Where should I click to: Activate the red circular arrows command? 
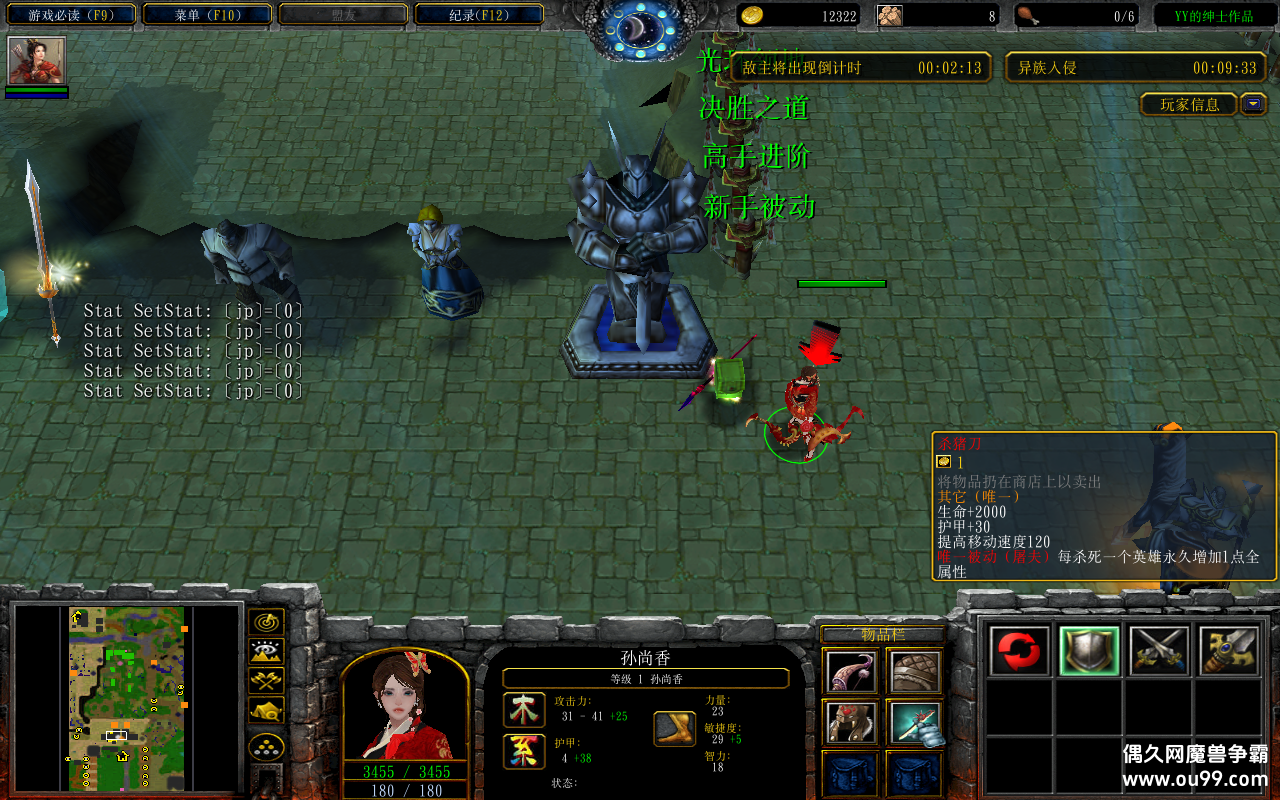click(1020, 651)
